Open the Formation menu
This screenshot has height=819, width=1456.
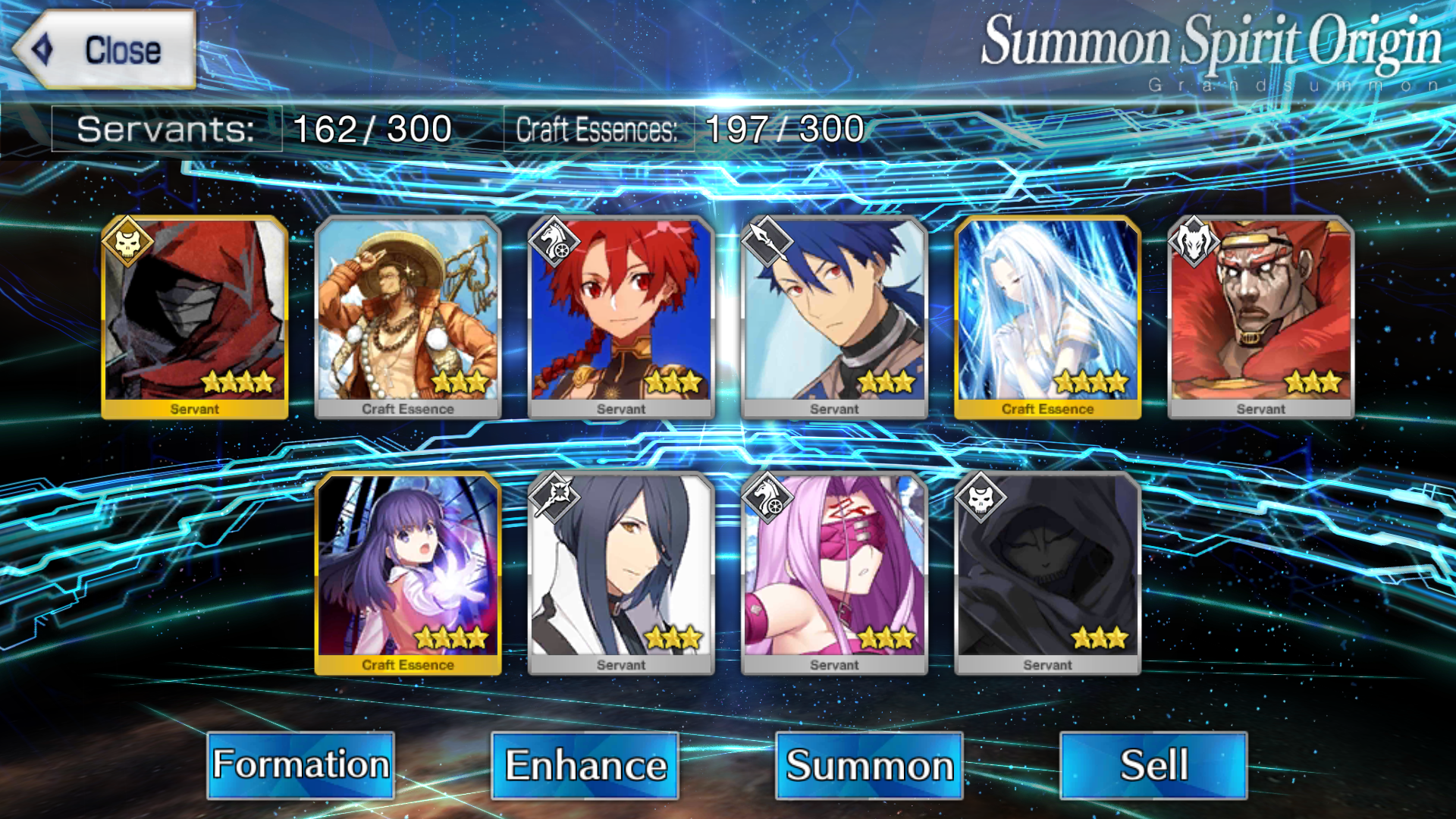tap(300, 764)
